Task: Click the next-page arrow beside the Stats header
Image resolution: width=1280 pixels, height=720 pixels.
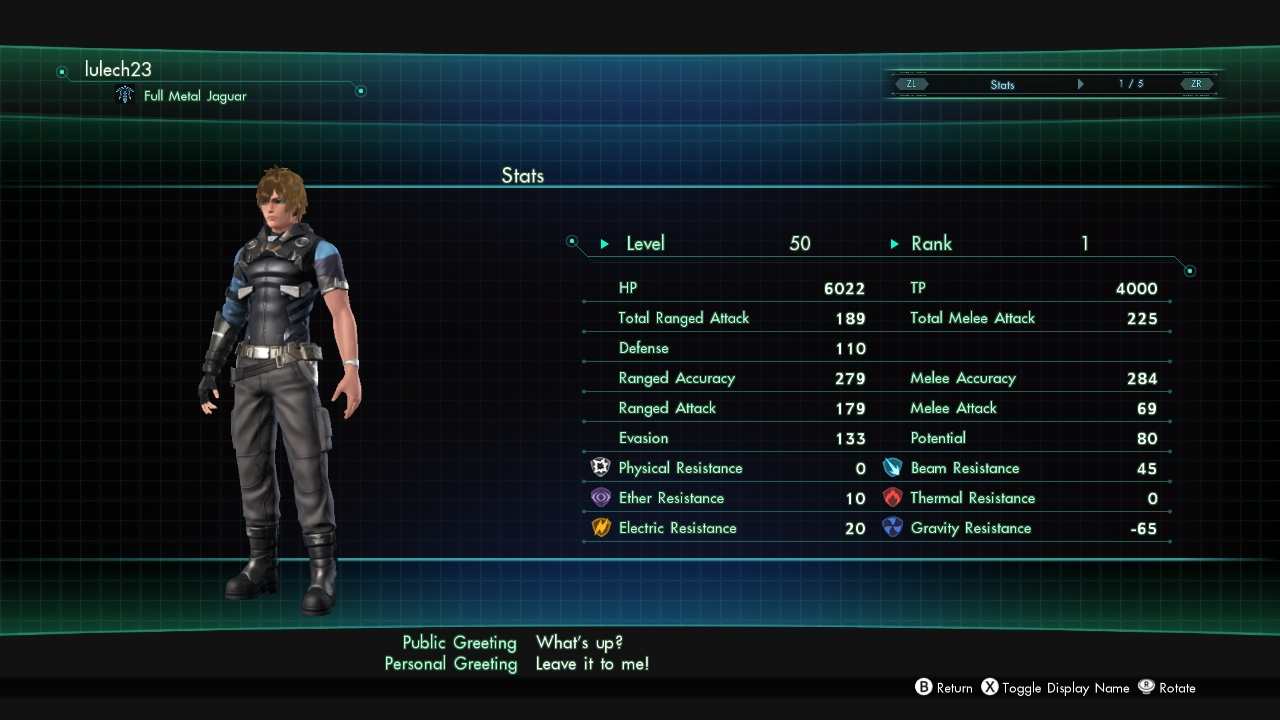Action: pyautogui.click(x=1080, y=84)
